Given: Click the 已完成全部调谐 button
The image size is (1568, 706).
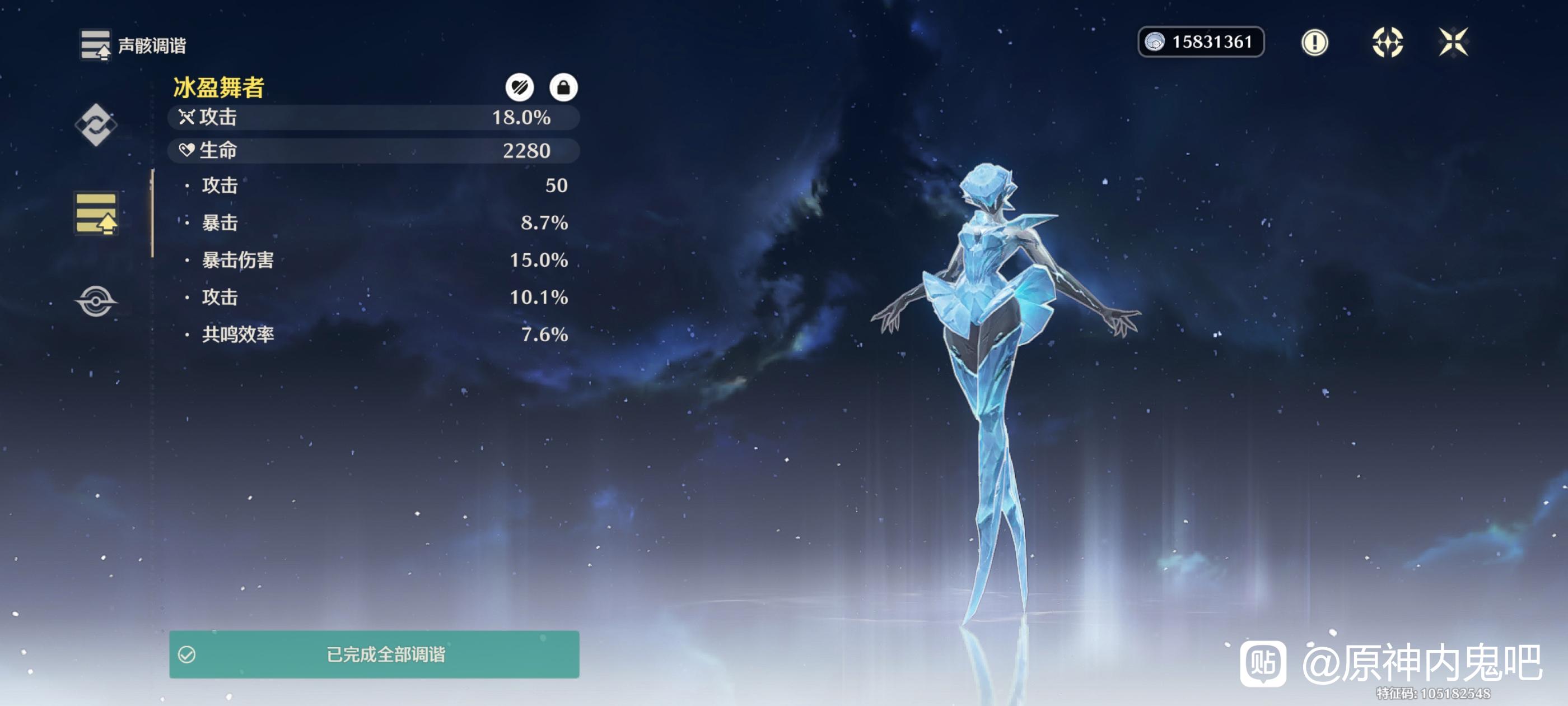Looking at the screenshot, I should point(374,654).
